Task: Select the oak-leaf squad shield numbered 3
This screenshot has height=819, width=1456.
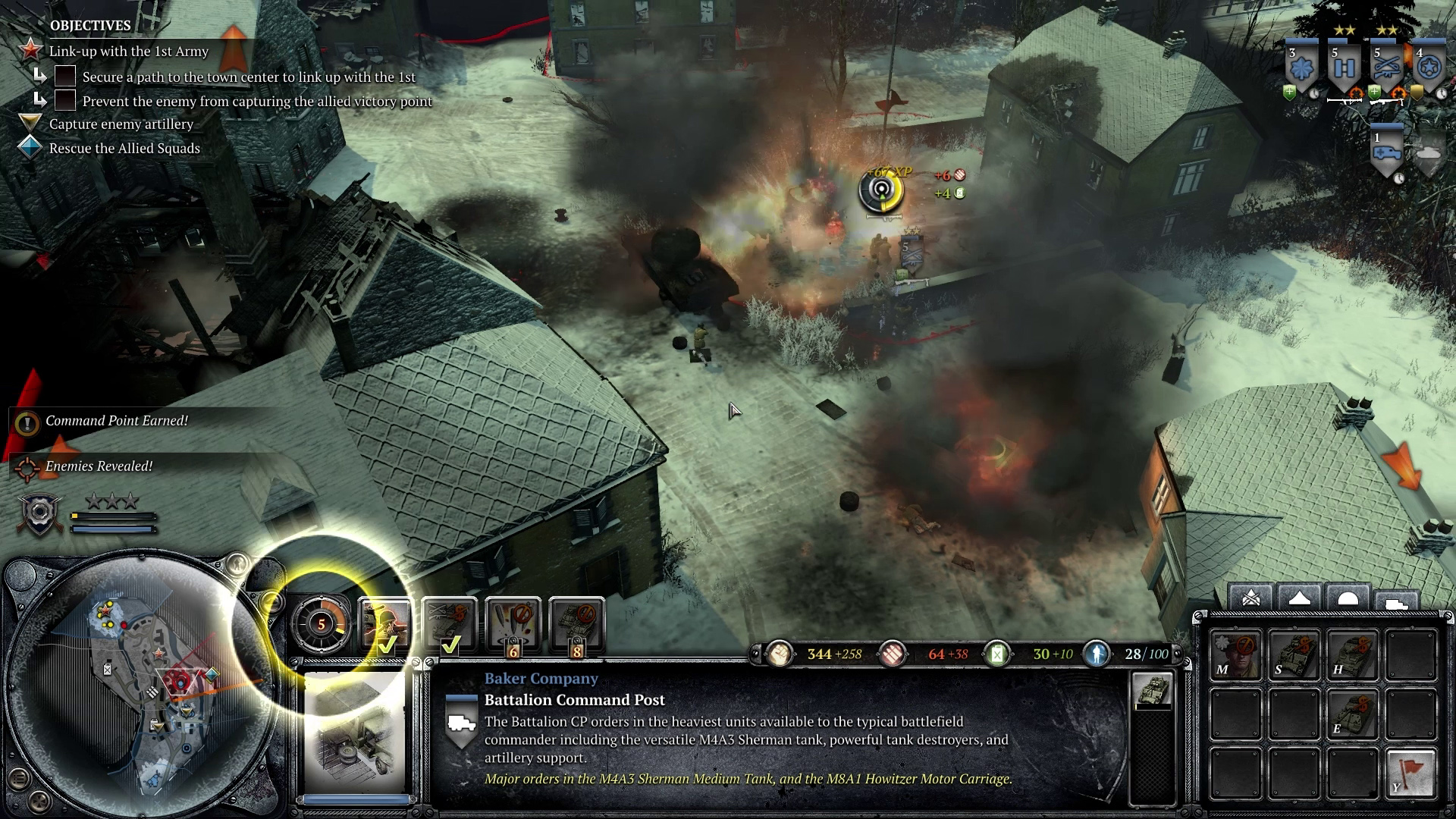Action: (1301, 70)
